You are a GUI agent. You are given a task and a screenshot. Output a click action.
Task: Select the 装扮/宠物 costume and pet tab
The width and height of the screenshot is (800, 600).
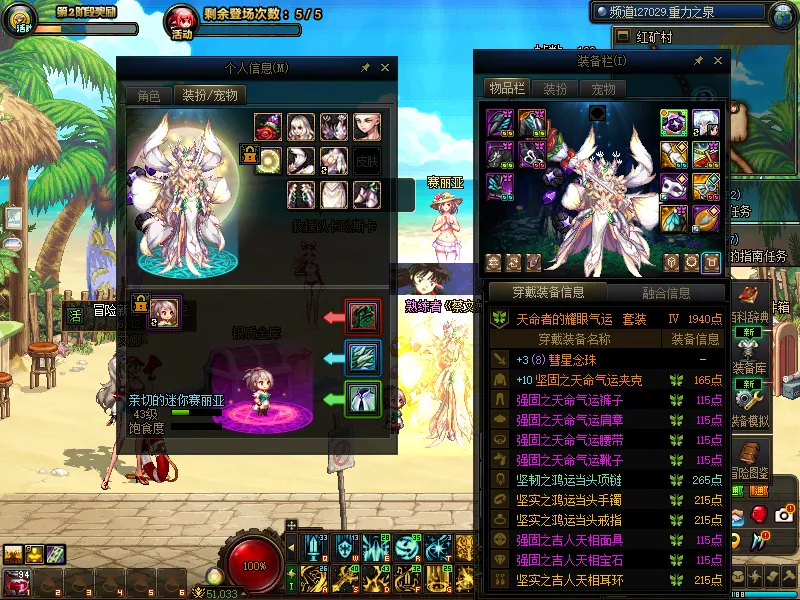211,96
